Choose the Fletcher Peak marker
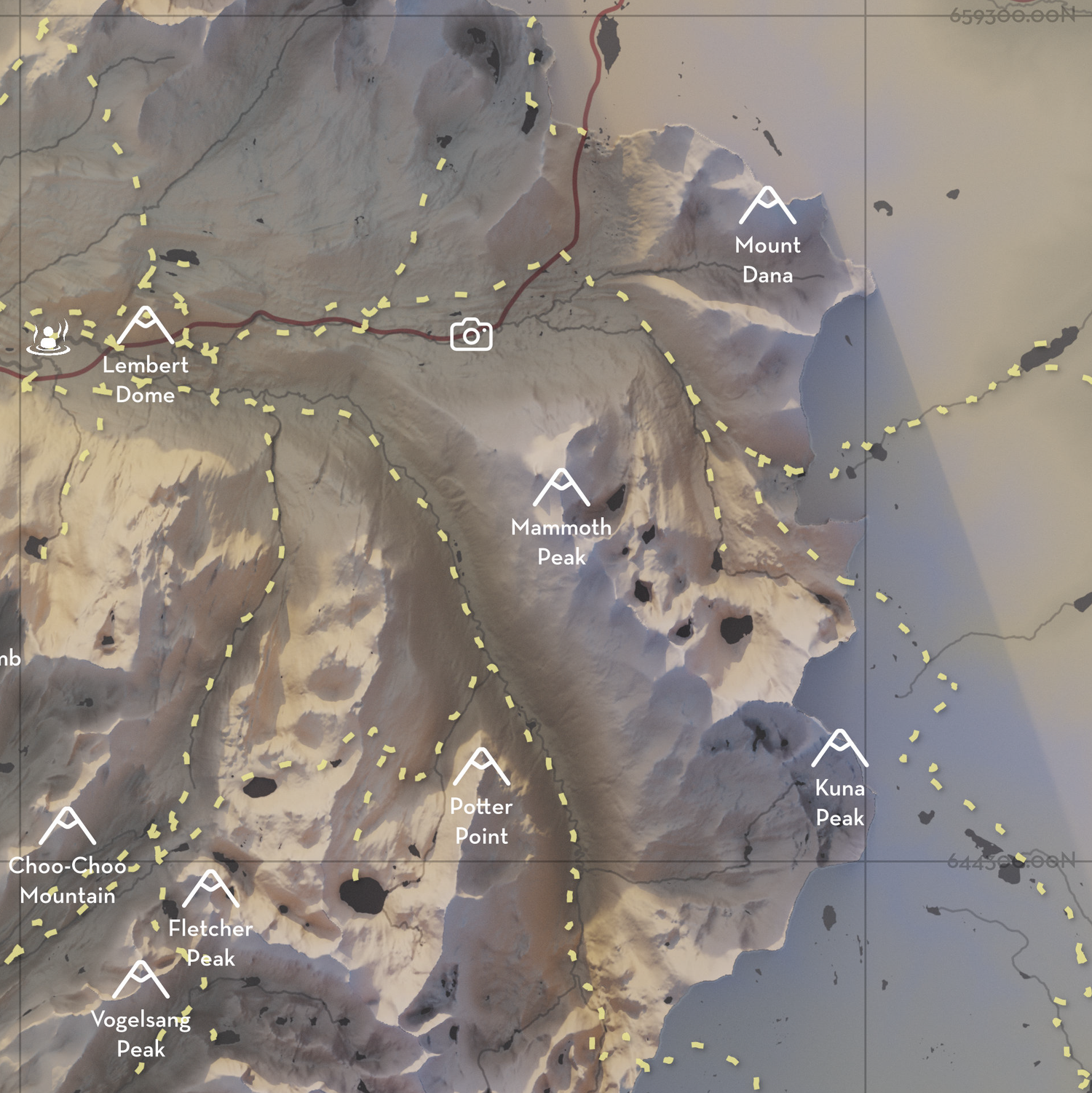The width and height of the screenshot is (1092, 1093). (x=210, y=889)
